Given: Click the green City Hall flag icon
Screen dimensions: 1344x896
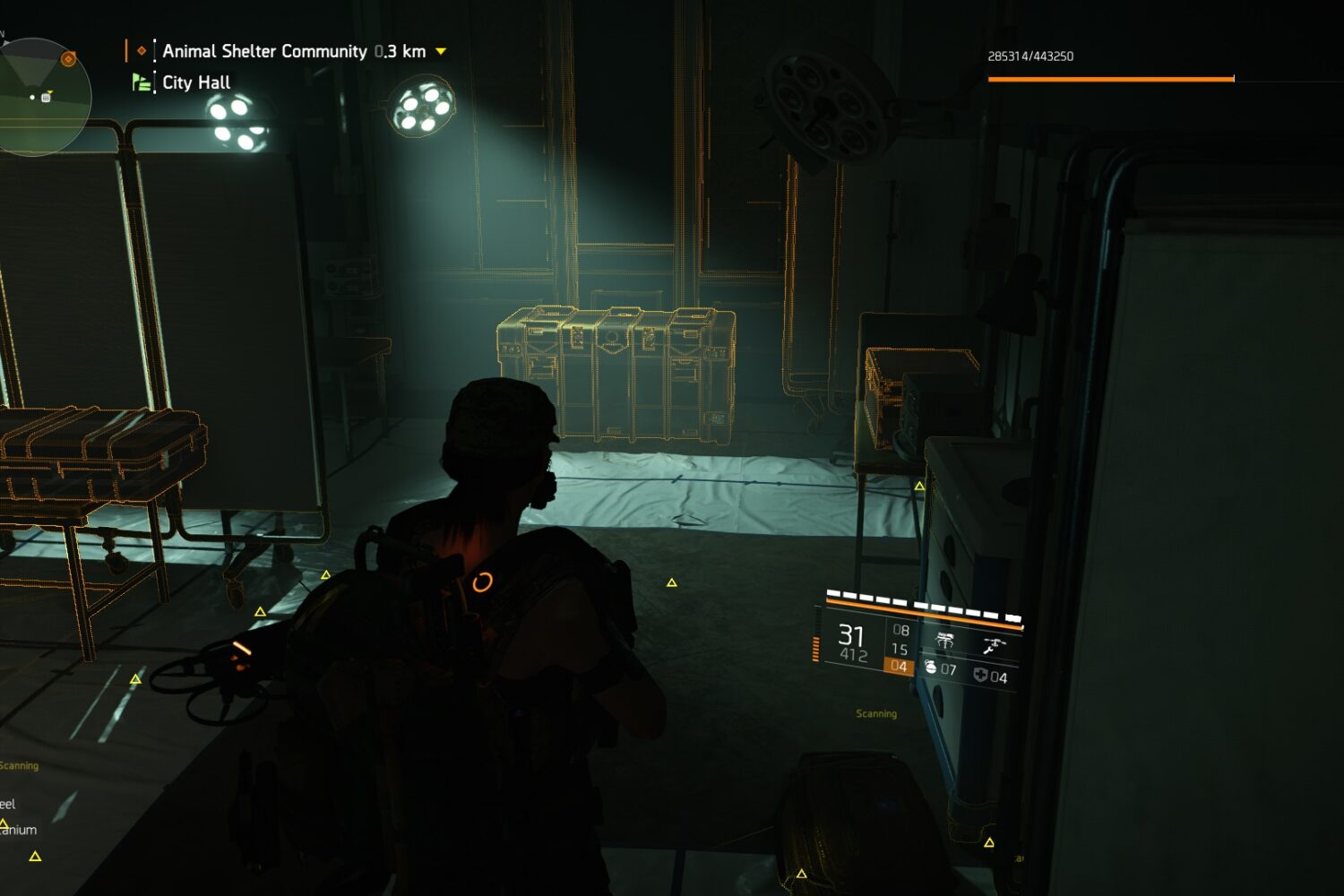Looking at the screenshot, I should [x=141, y=82].
